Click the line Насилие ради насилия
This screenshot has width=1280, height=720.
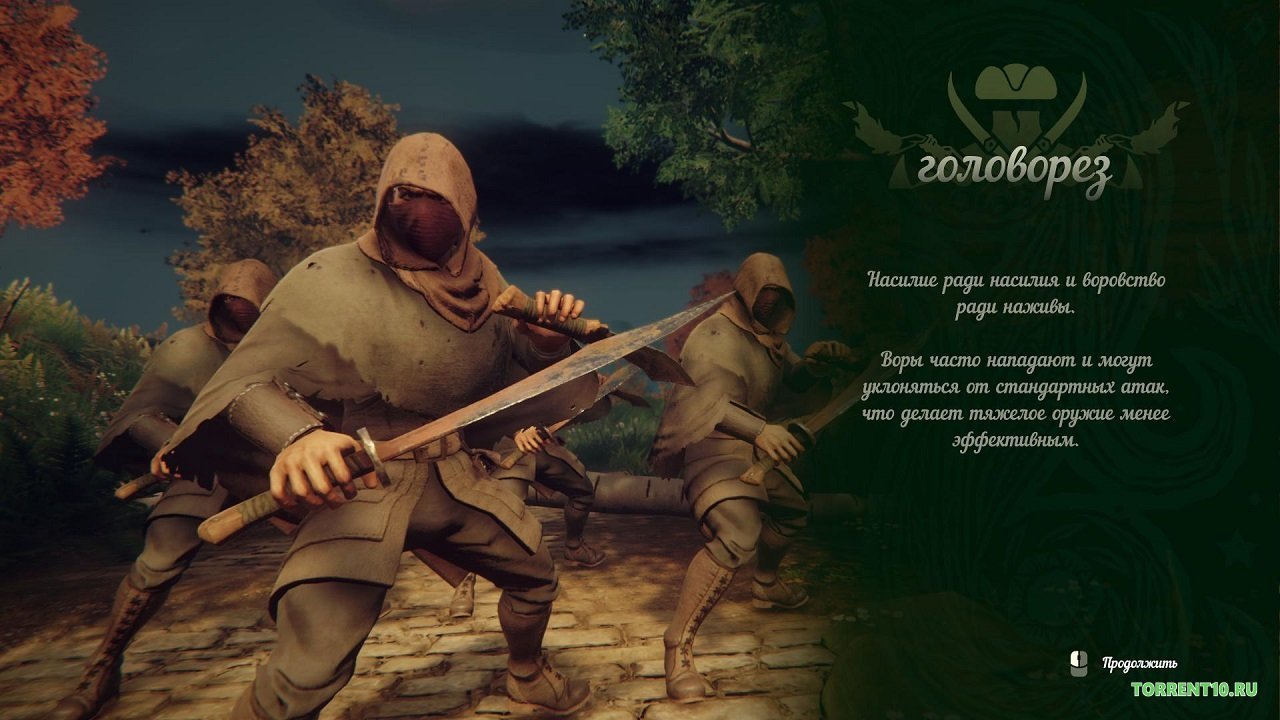click(x=1017, y=283)
